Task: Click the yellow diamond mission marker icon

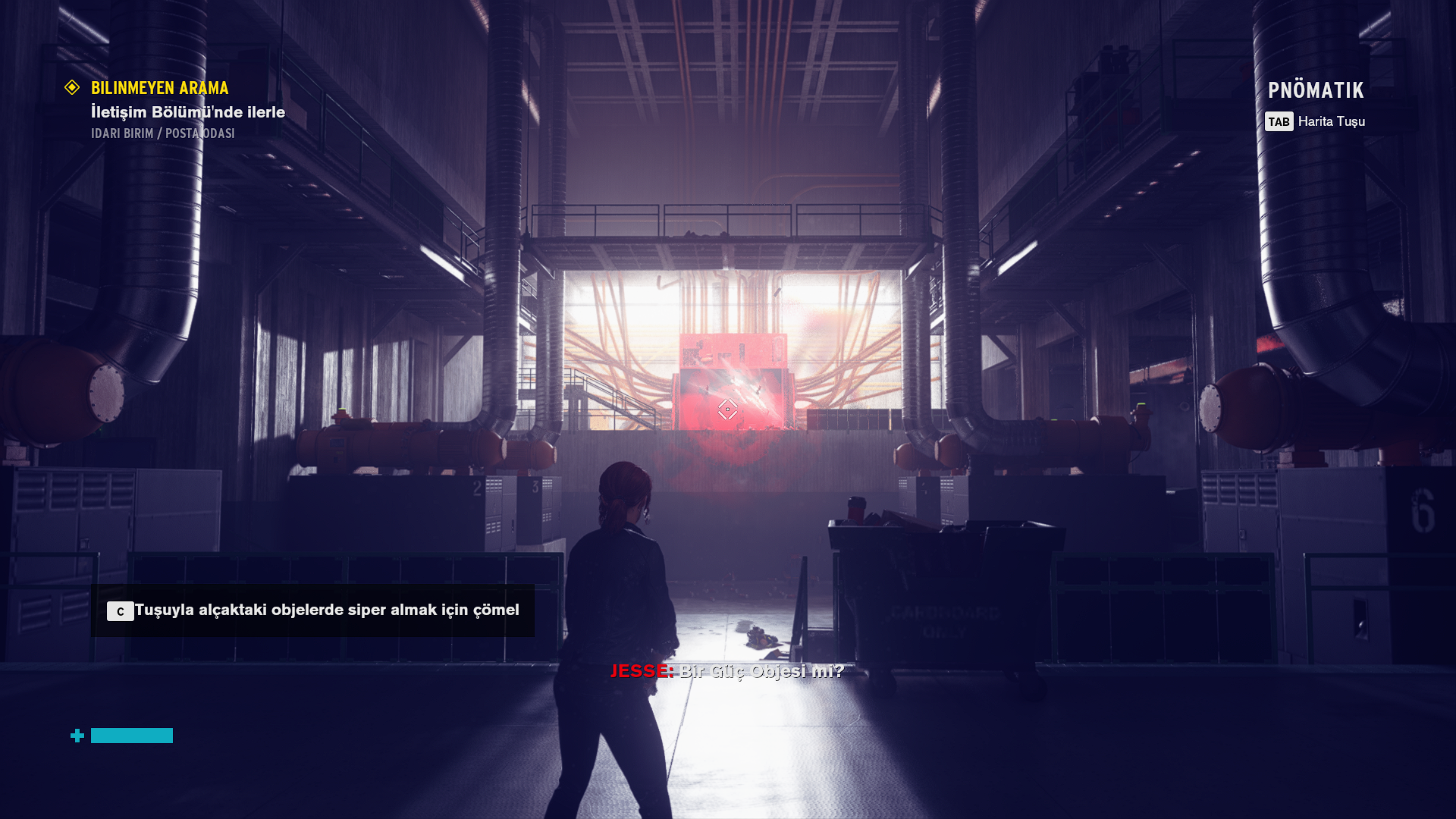Action: (x=72, y=88)
